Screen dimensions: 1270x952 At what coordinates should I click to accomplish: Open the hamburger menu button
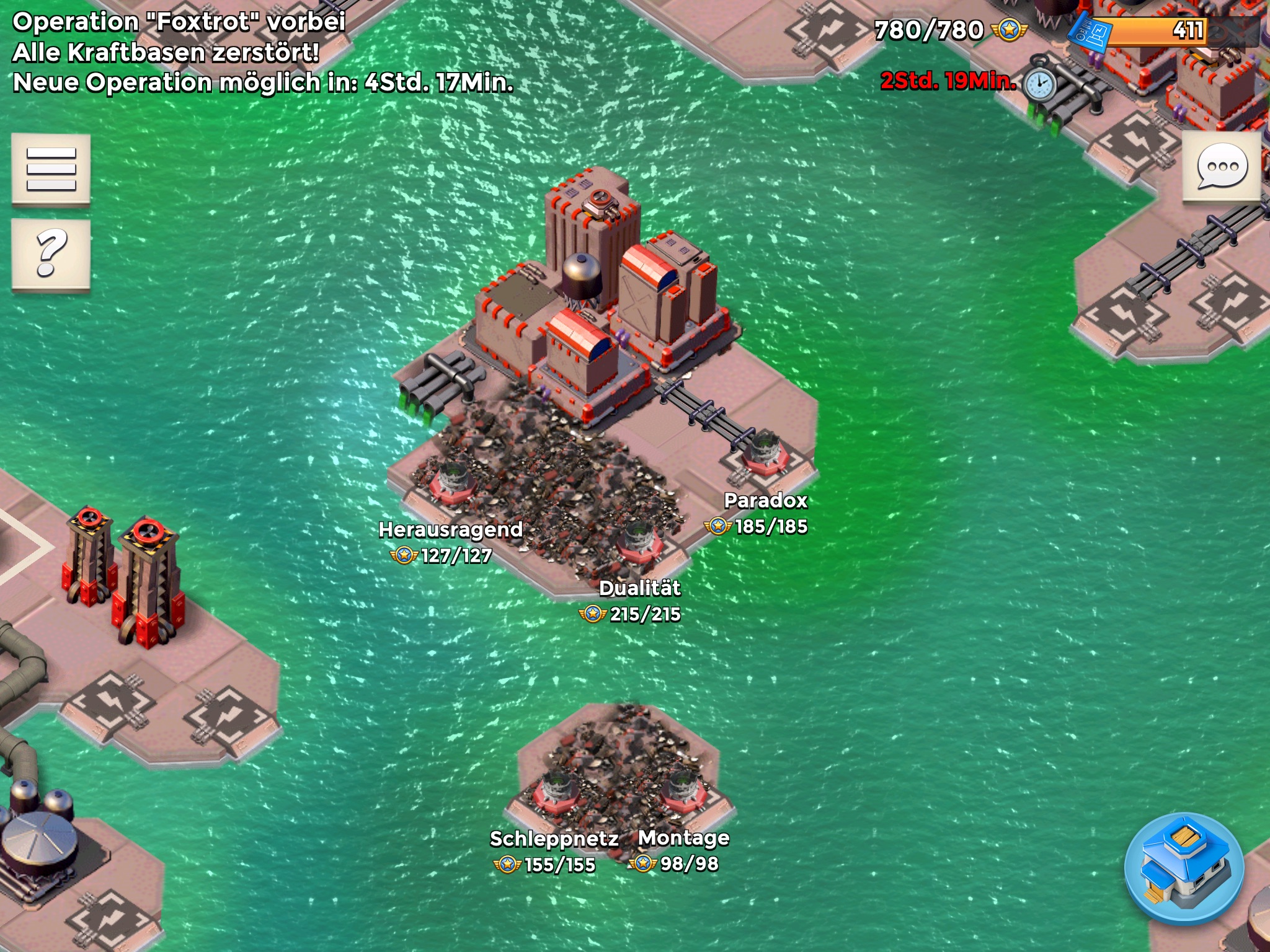tap(51, 169)
